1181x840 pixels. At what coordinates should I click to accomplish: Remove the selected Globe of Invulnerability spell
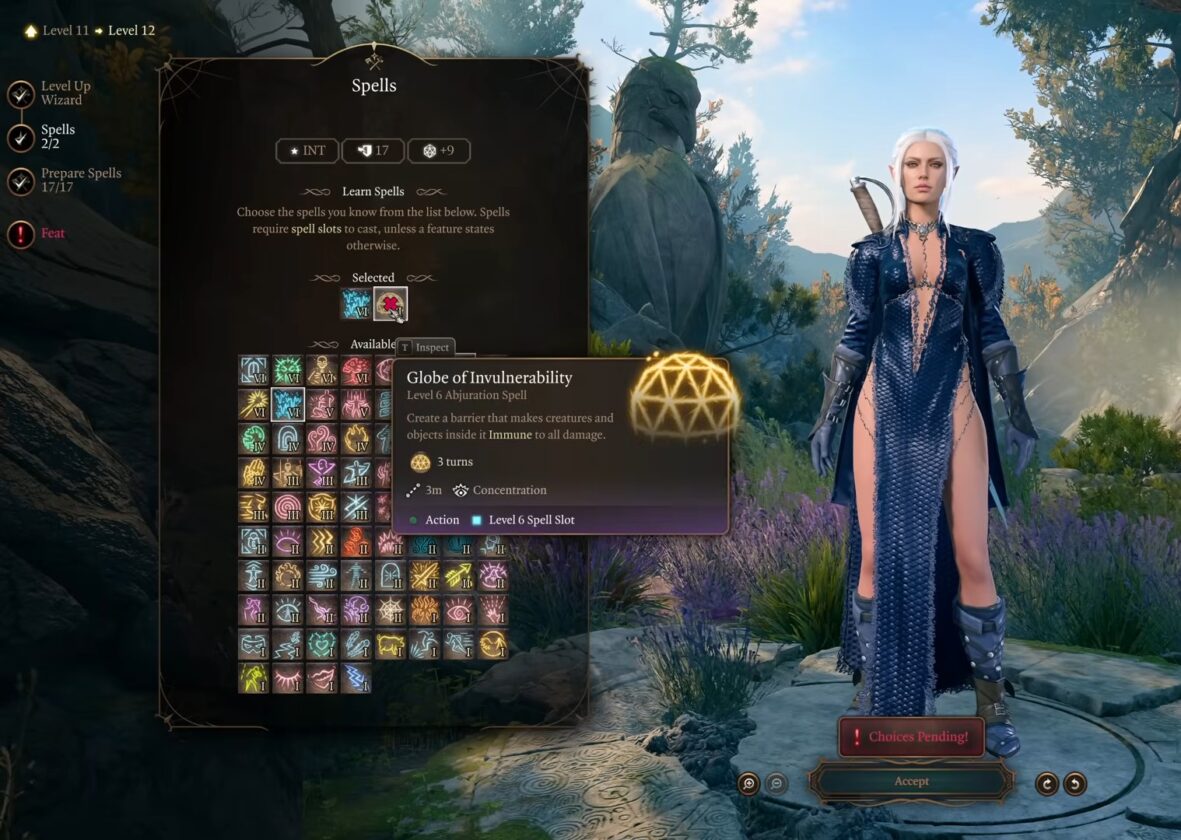point(390,304)
